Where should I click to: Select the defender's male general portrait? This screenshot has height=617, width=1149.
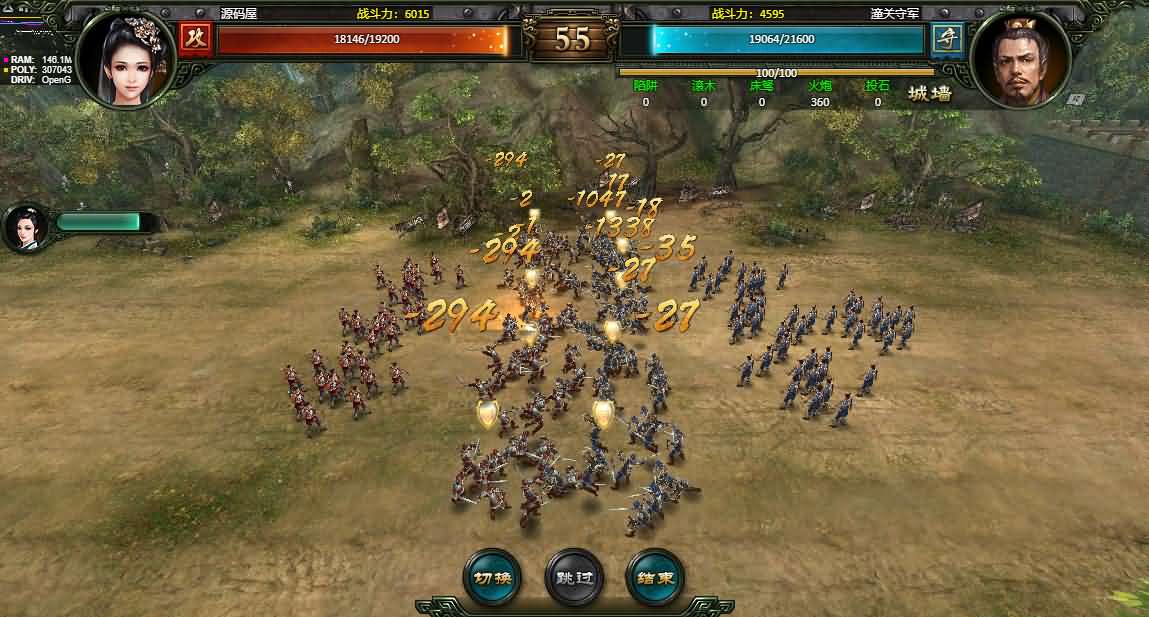(1022, 60)
